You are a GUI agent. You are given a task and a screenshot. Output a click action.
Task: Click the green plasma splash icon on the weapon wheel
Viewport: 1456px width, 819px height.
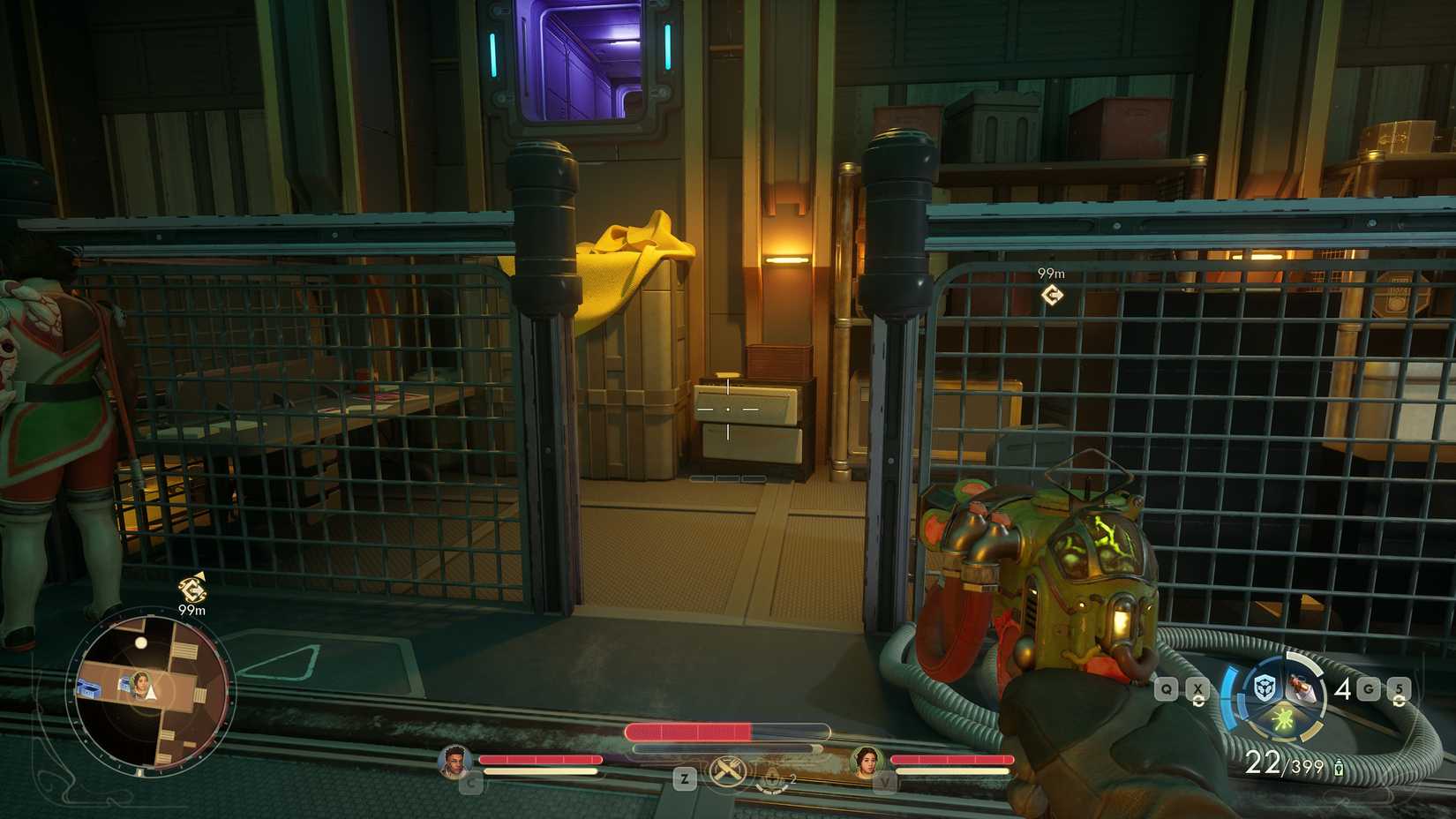pos(1282,721)
